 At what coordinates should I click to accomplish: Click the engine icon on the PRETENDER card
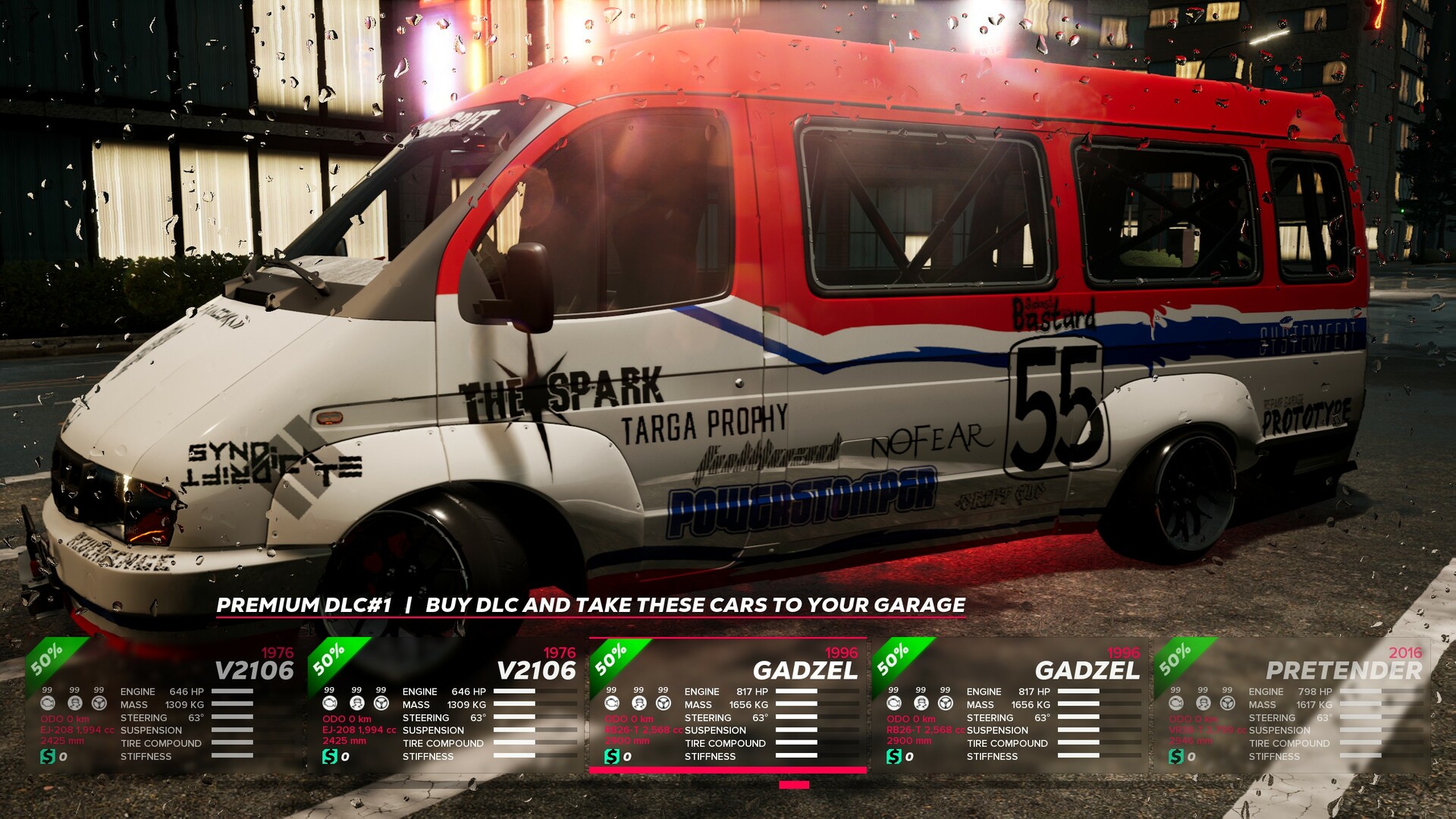point(1175,704)
